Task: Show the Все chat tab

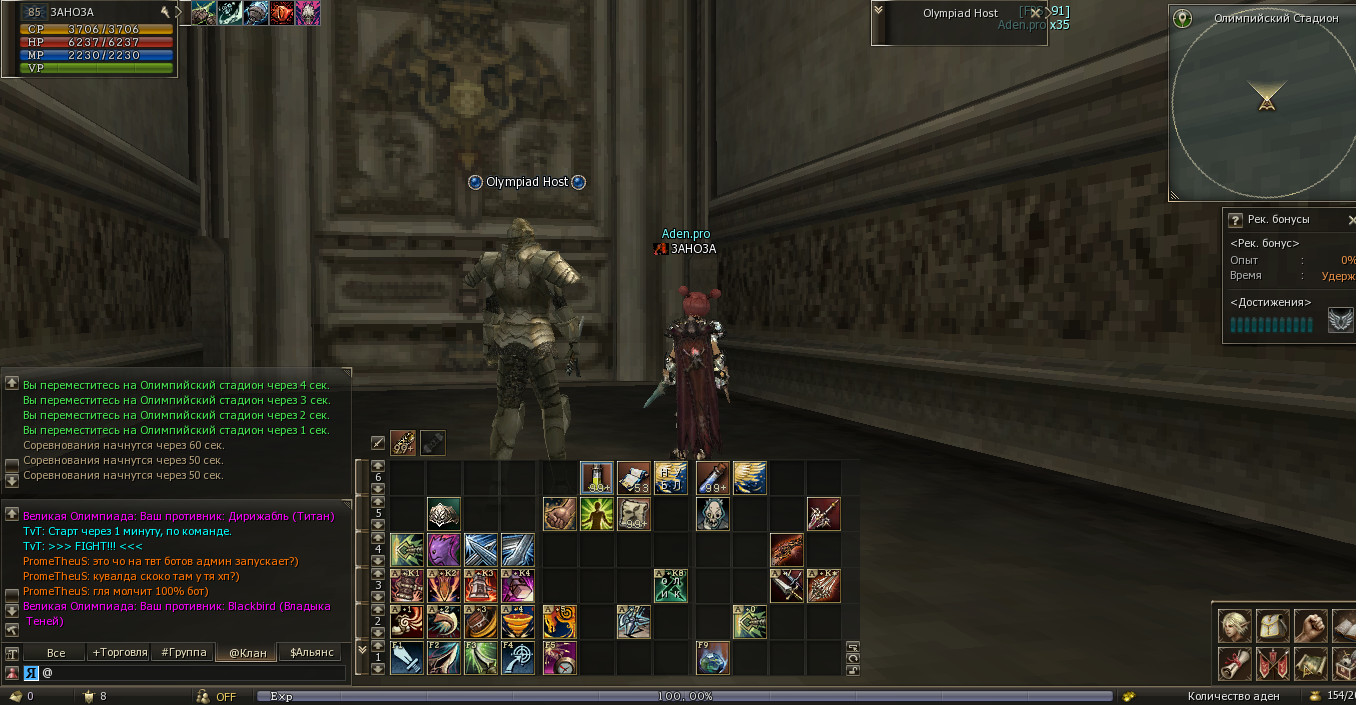Action: click(x=56, y=652)
